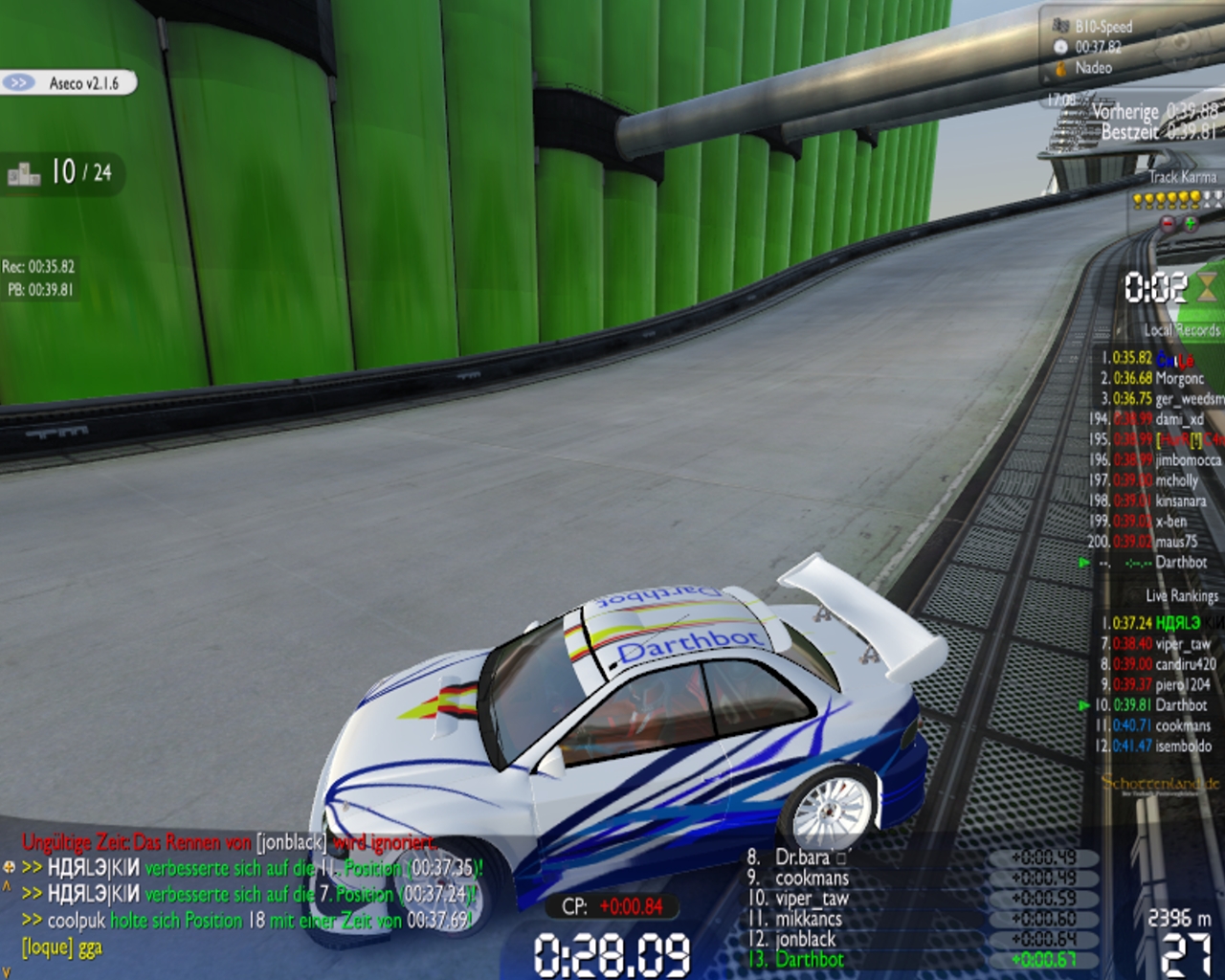Viewport: 1225px width, 980px height.
Task: Click the rank 10 / 24 podium widget
Action: click(60, 173)
